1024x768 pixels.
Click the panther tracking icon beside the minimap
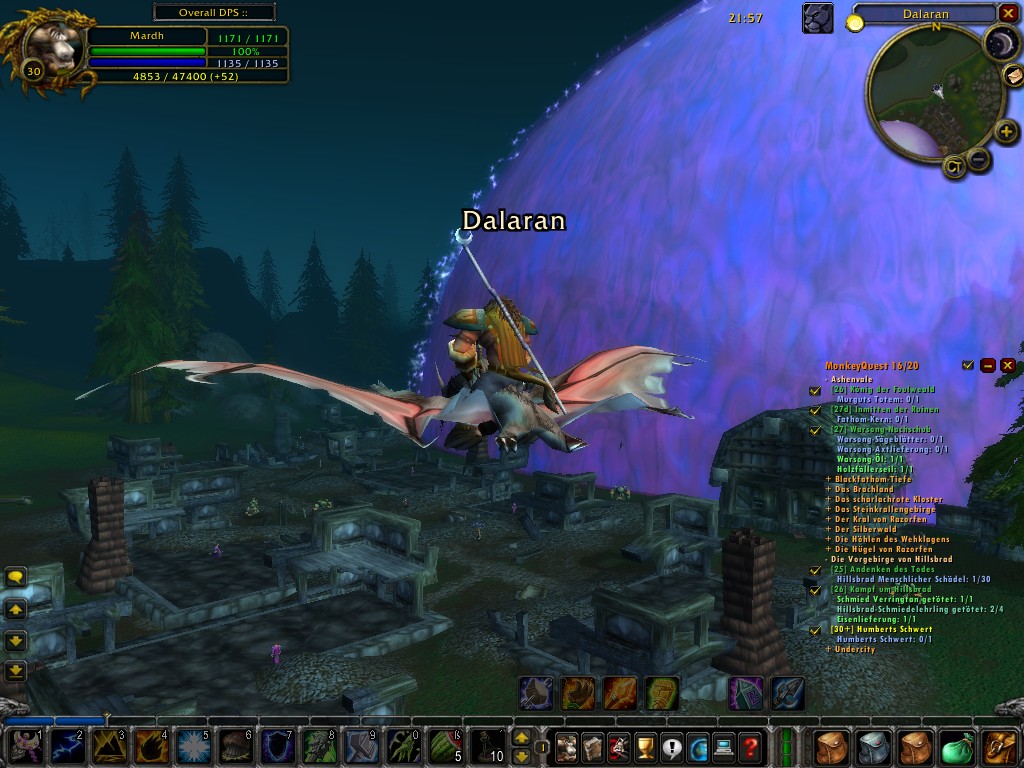[x=817, y=18]
